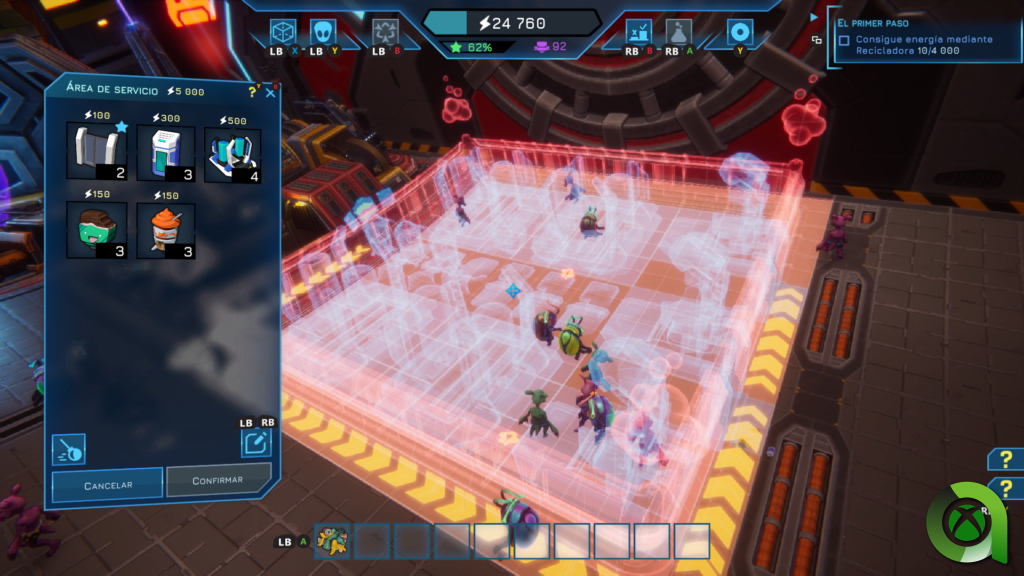Cancel placement with the Cancelar button
This screenshot has width=1024, height=576.
coord(107,484)
